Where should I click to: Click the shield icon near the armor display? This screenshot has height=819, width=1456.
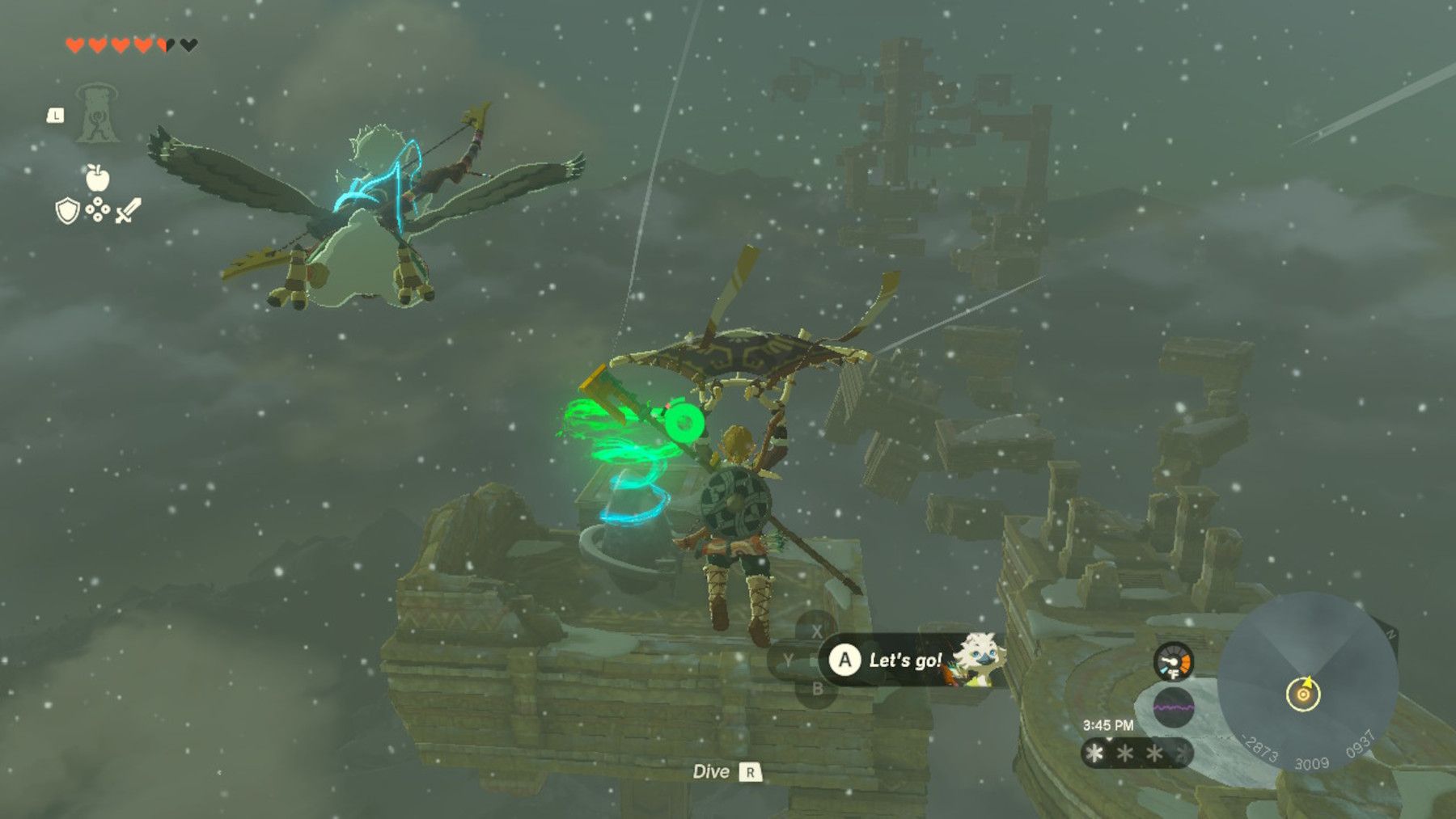[x=66, y=209]
